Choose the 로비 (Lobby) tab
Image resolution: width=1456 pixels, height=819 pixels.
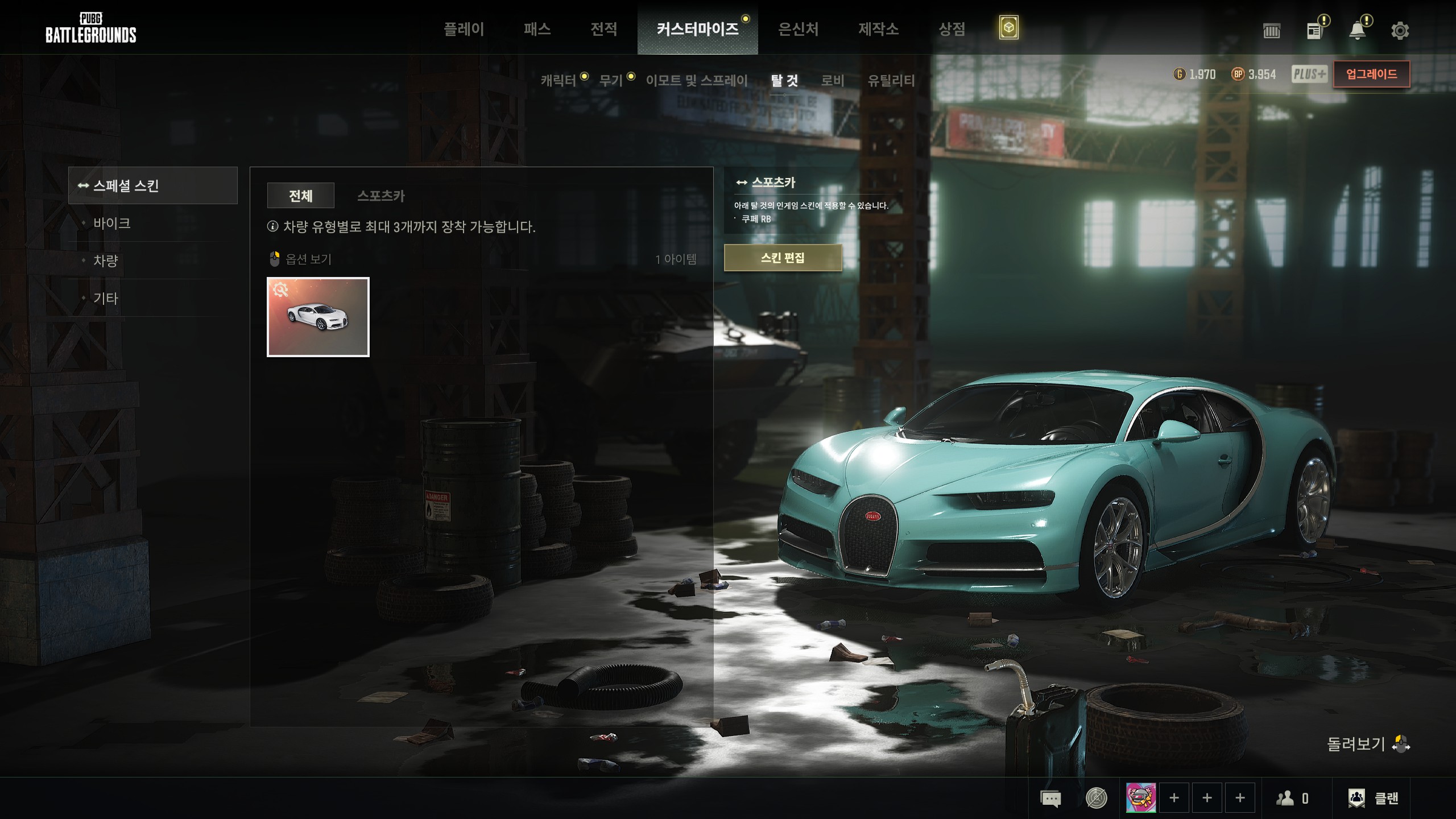click(833, 81)
